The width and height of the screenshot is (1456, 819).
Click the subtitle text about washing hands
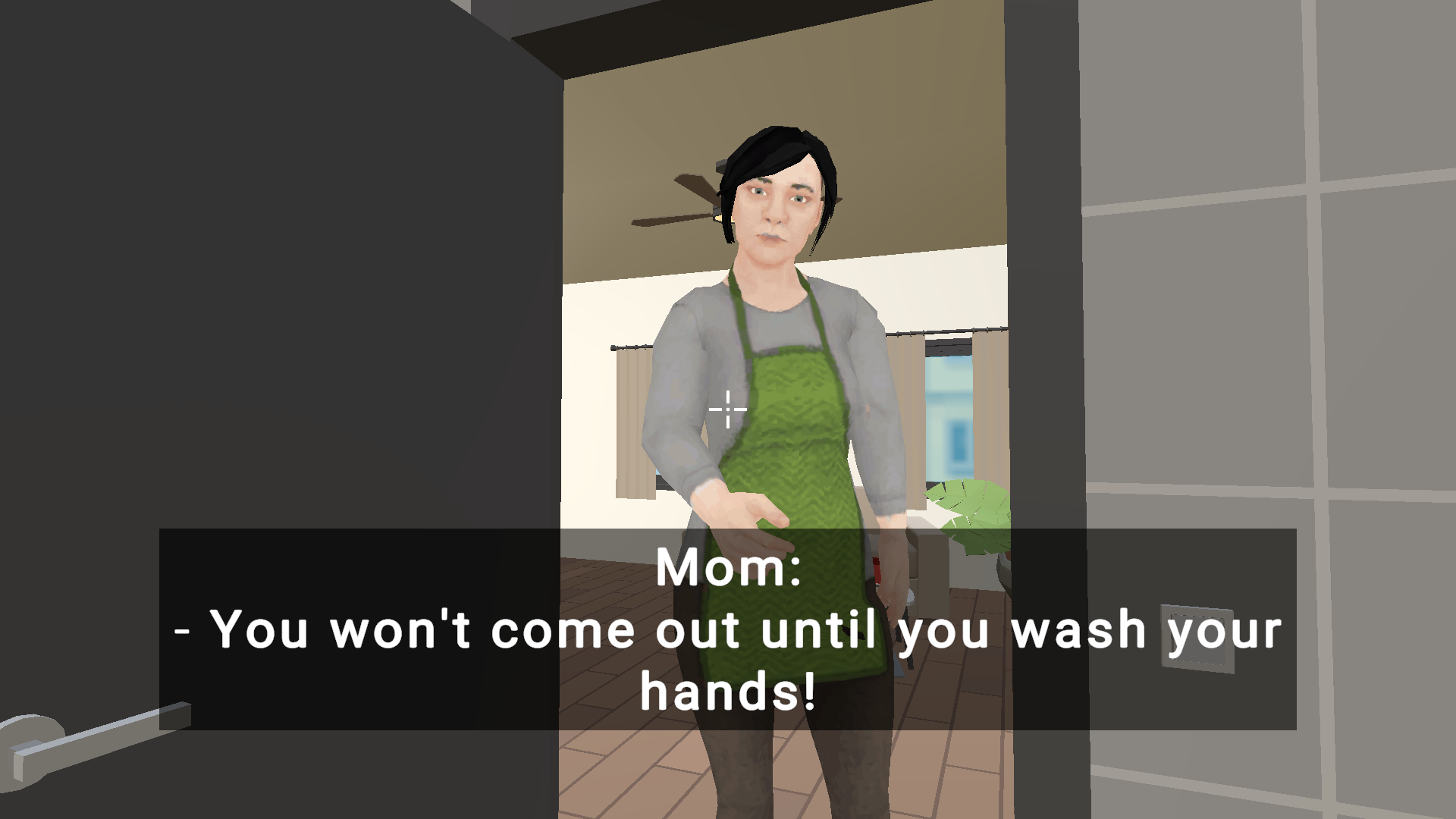pyautogui.click(x=728, y=631)
